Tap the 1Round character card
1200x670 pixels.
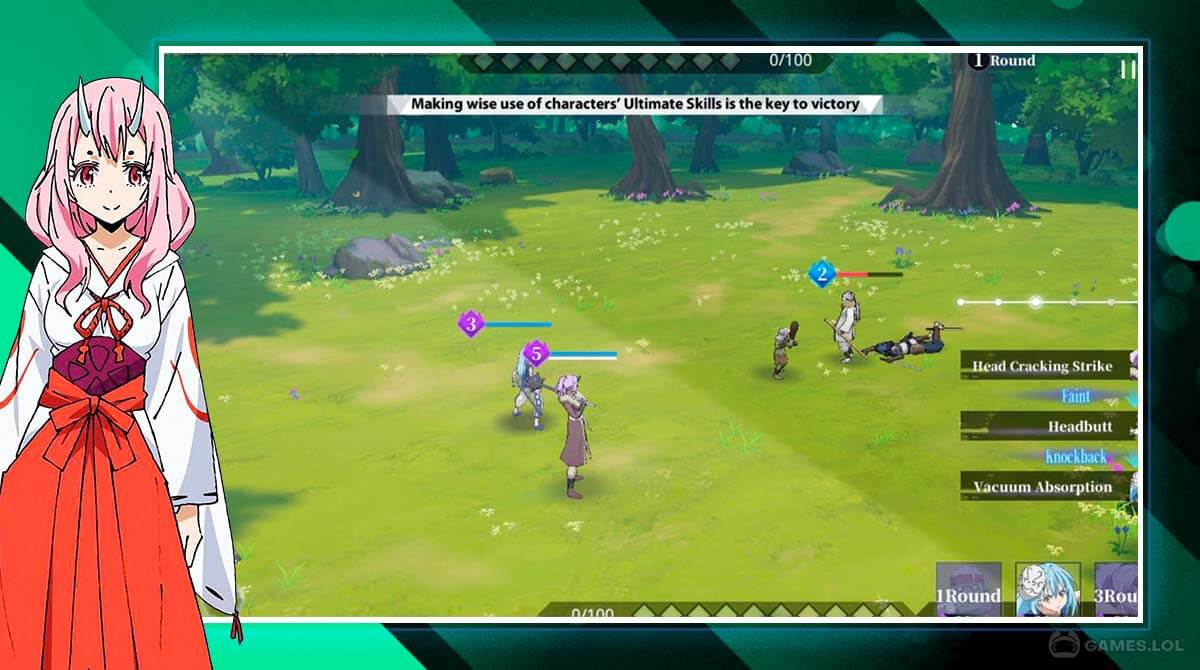(968, 588)
